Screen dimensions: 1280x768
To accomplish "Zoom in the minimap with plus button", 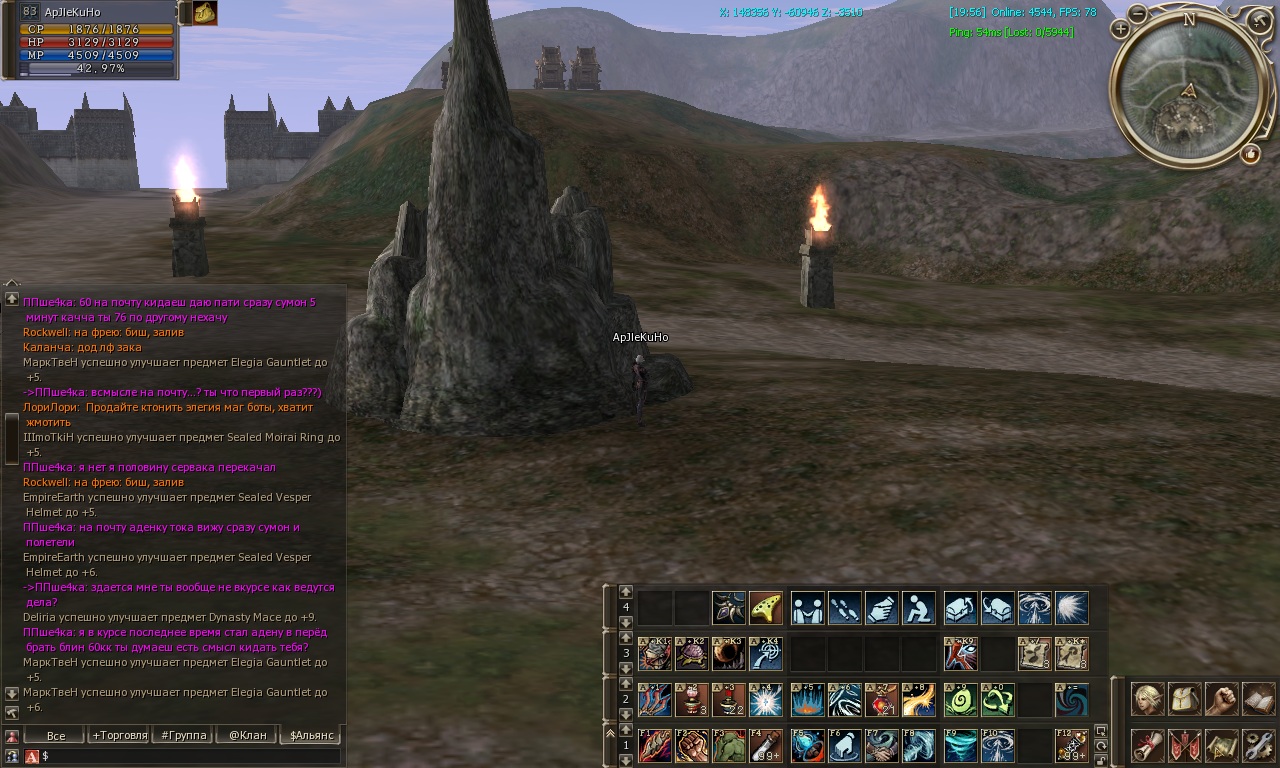I will coord(1120,30).
